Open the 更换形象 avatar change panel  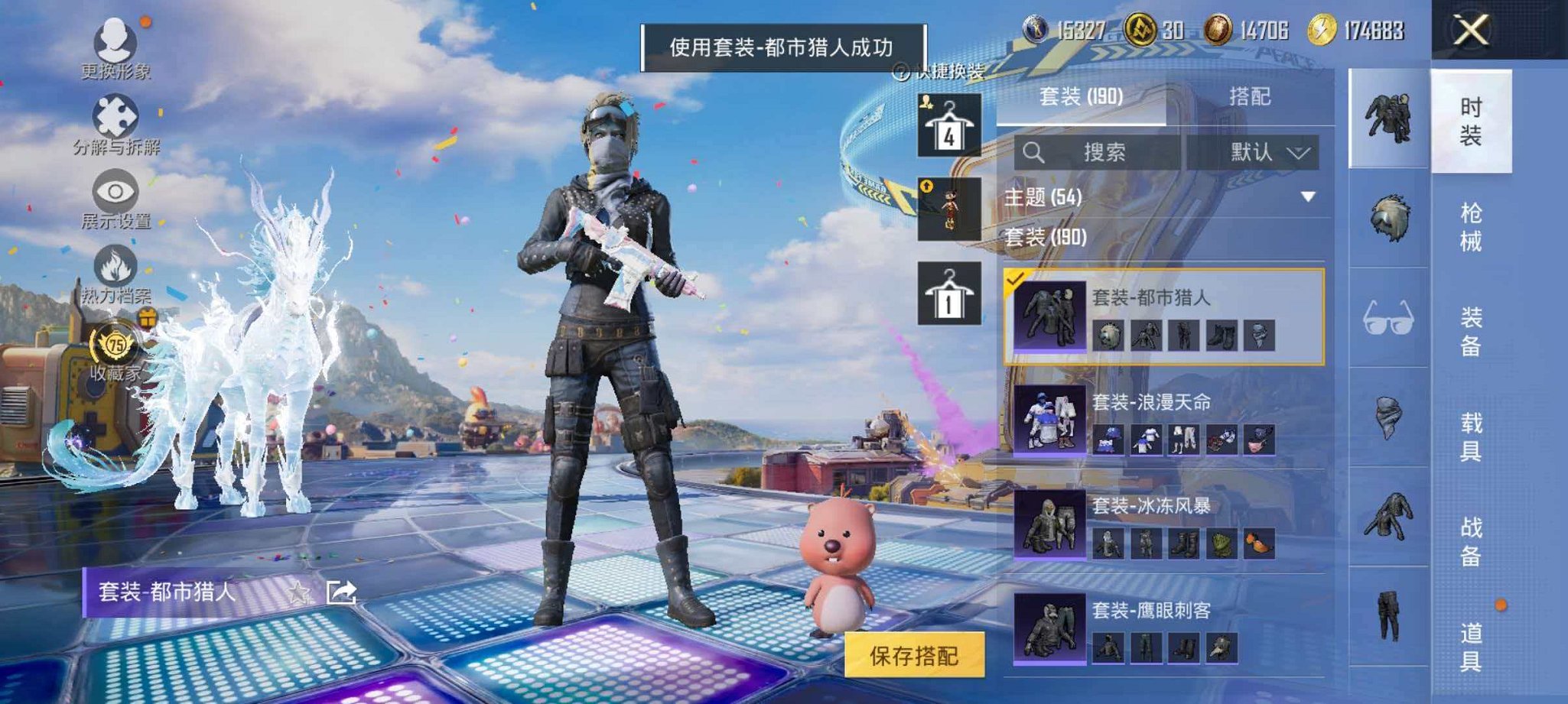(x=113, y=46)
